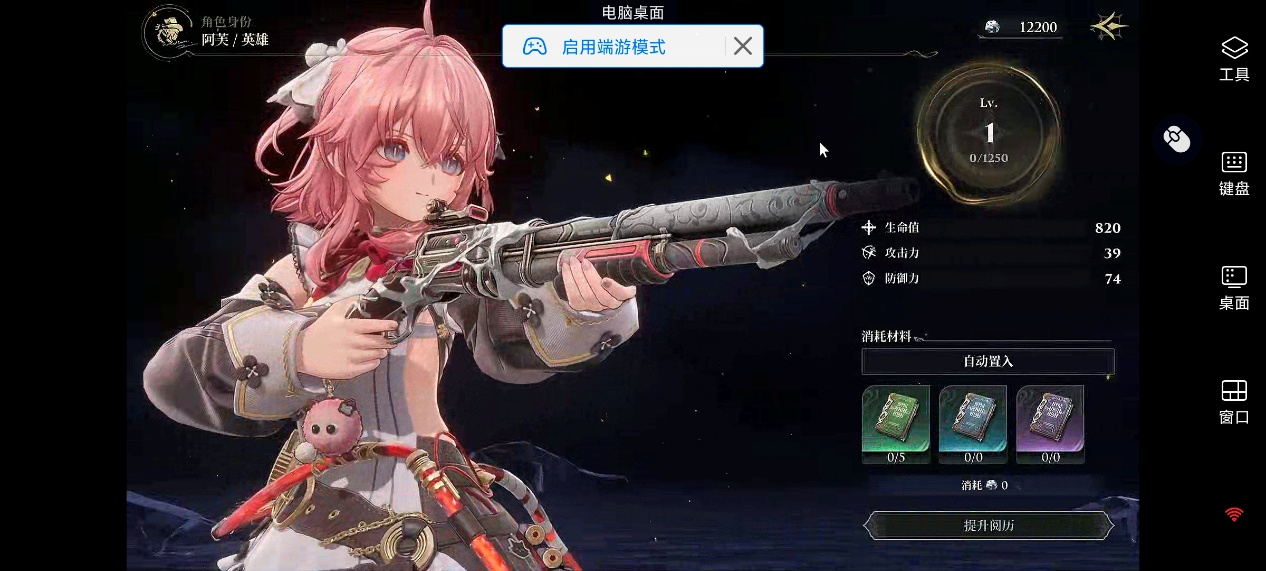Select the green book material slot
The width and height of the screenshot is (1266, 571).
pyautogui.click(x=896, y=419)
